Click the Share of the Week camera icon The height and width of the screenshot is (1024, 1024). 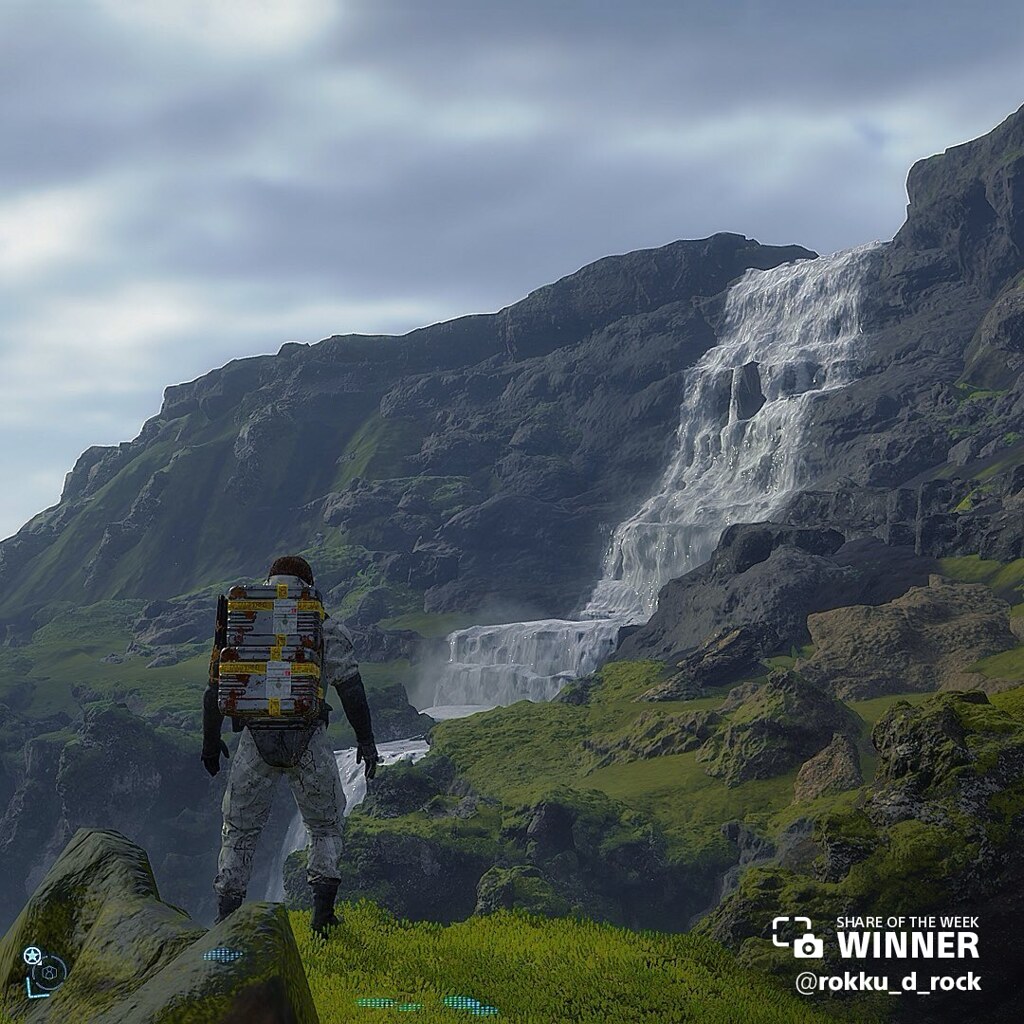tap(797, 937)
